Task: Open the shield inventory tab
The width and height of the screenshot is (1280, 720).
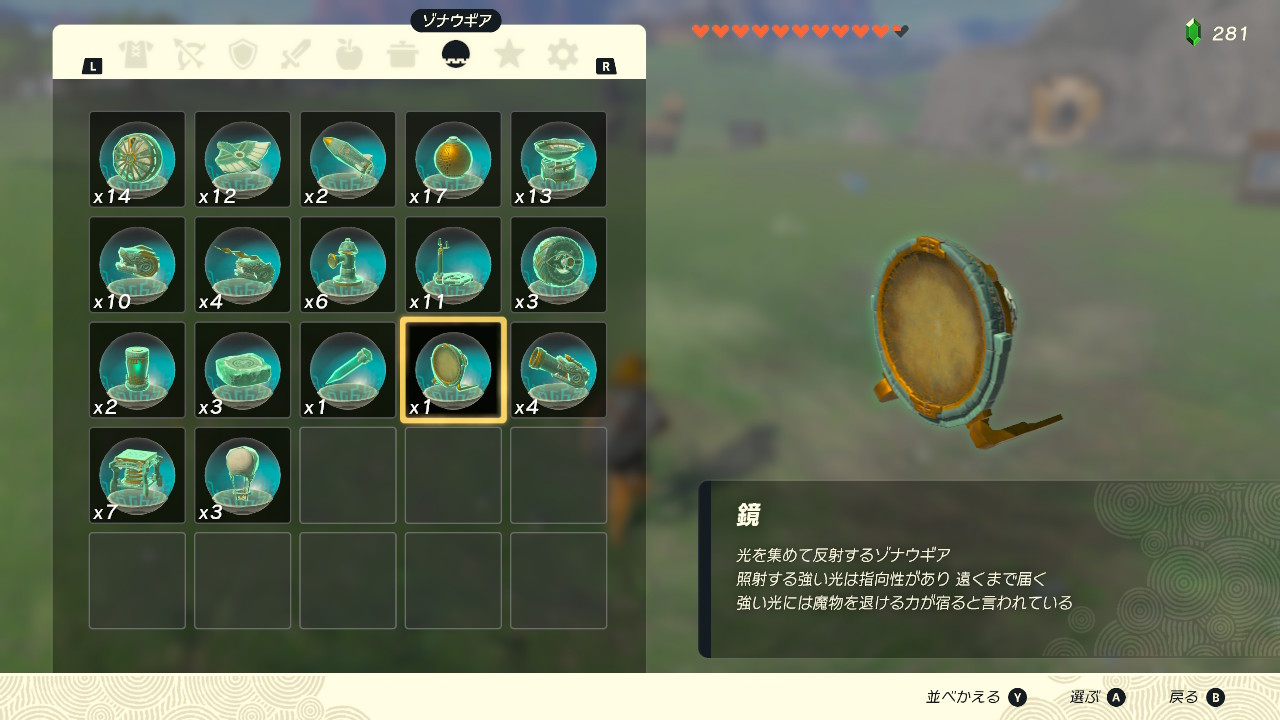Action: (243, 56)
